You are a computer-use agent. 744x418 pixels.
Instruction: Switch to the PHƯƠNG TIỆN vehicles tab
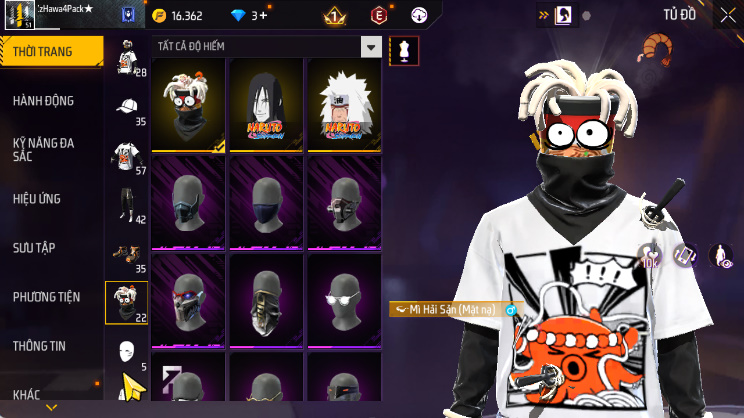pyautogui.click(x=50, y=297)
